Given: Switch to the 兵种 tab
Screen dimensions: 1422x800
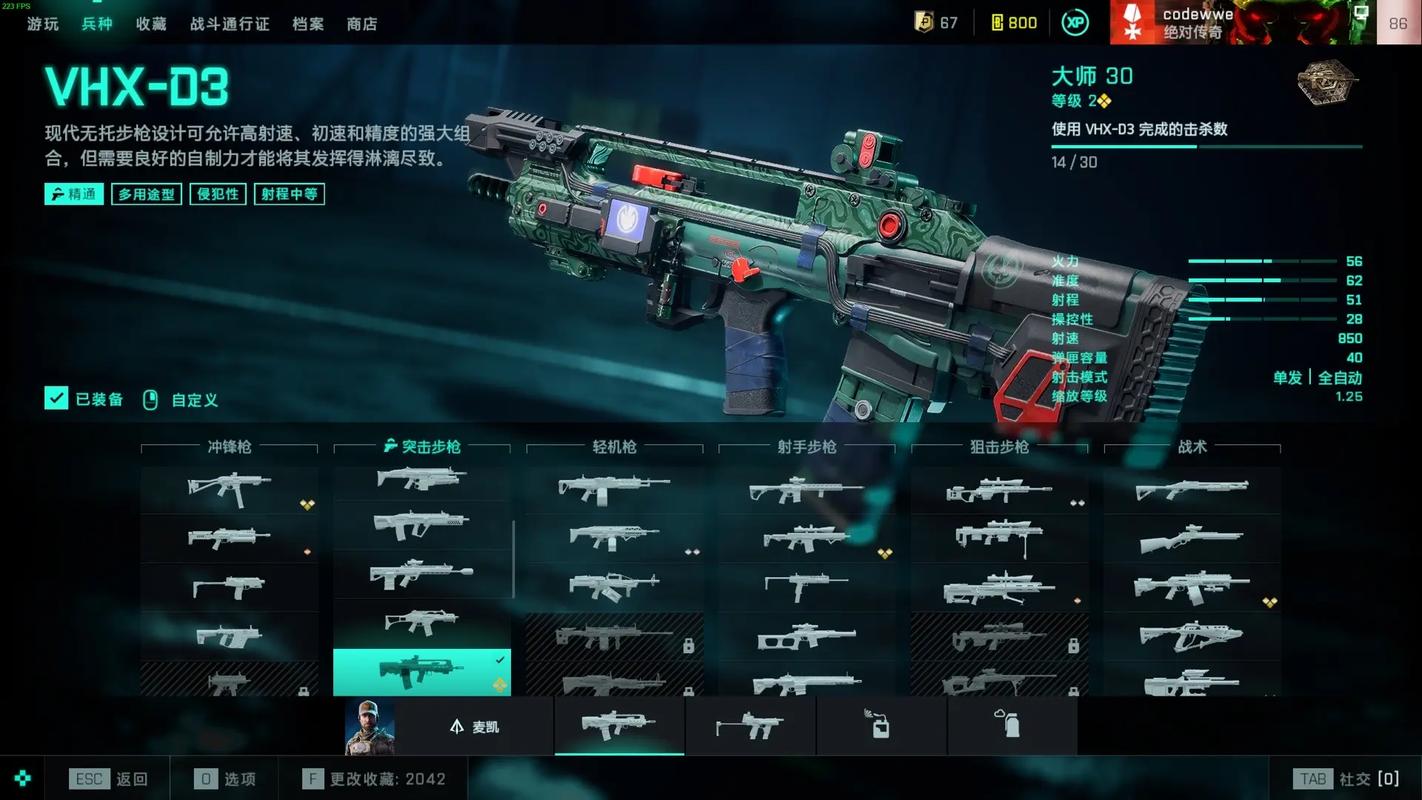Looking at the screenshot, I should click(97, 23).
